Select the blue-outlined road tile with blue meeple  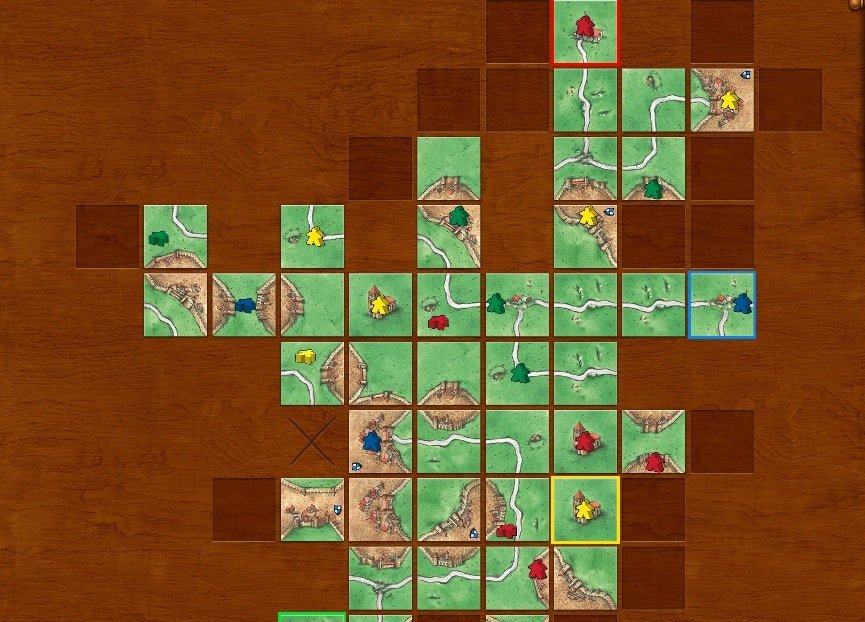(722, 304)
